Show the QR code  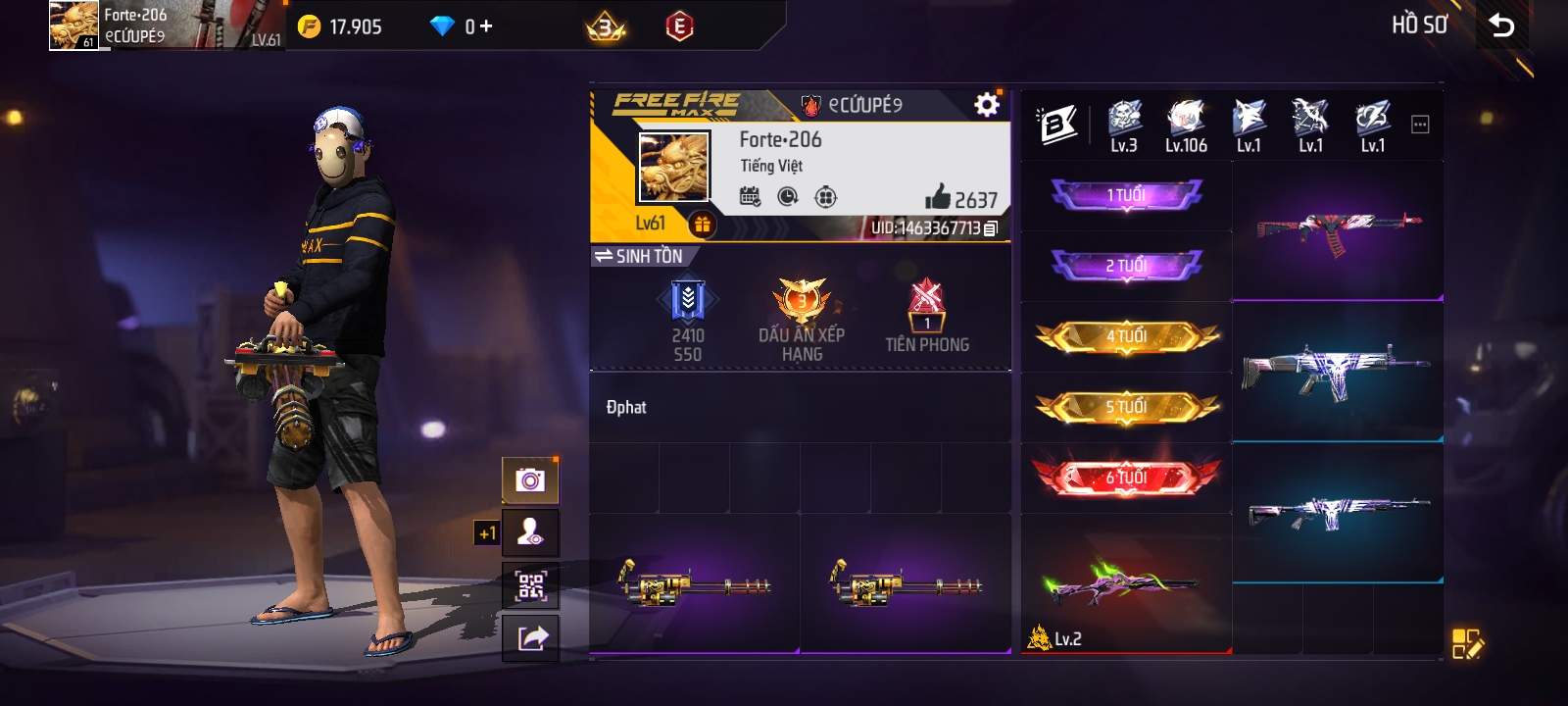click(x=530, y=586)
